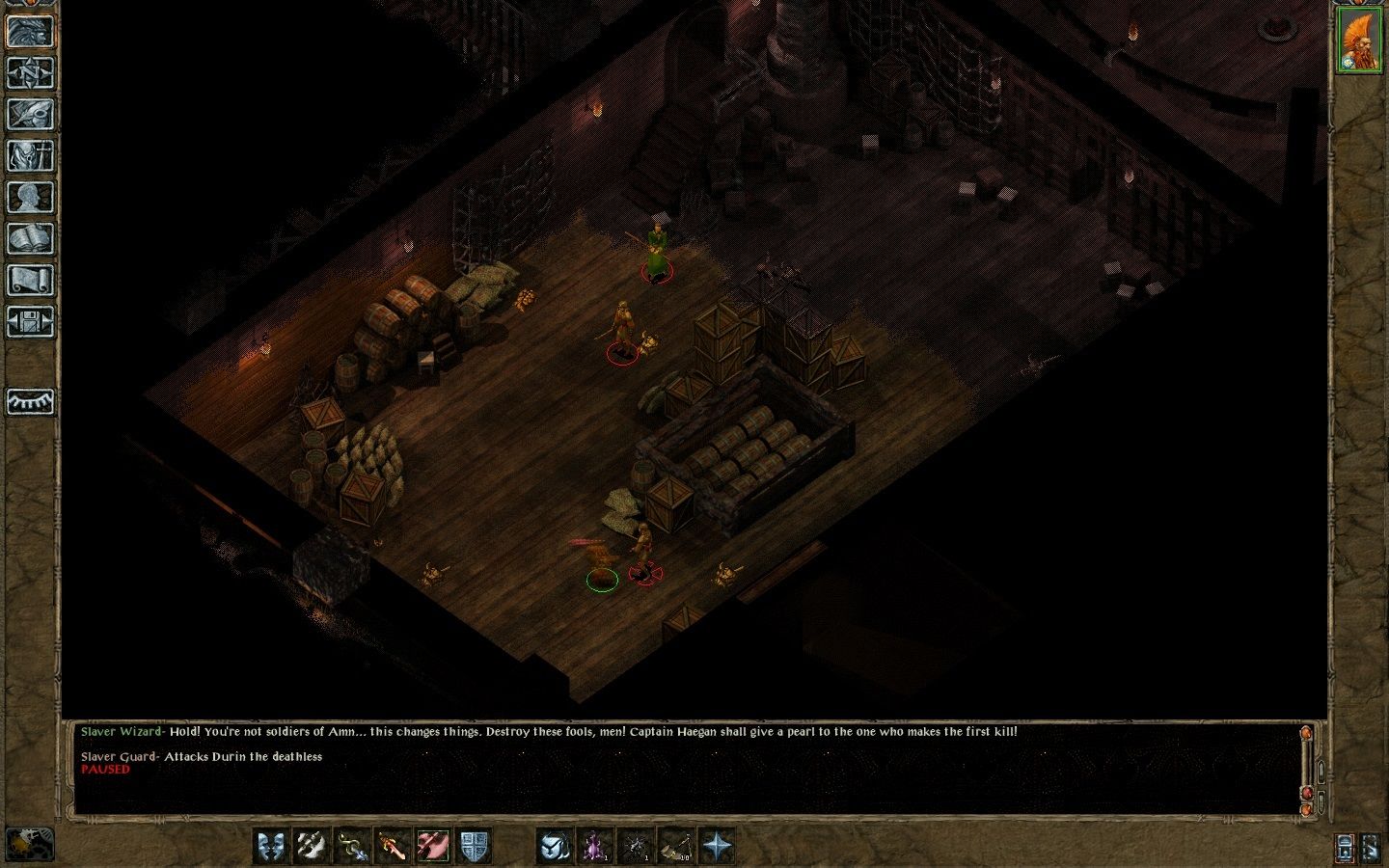Select the crossbow bolts quick slot

point(675,846)
